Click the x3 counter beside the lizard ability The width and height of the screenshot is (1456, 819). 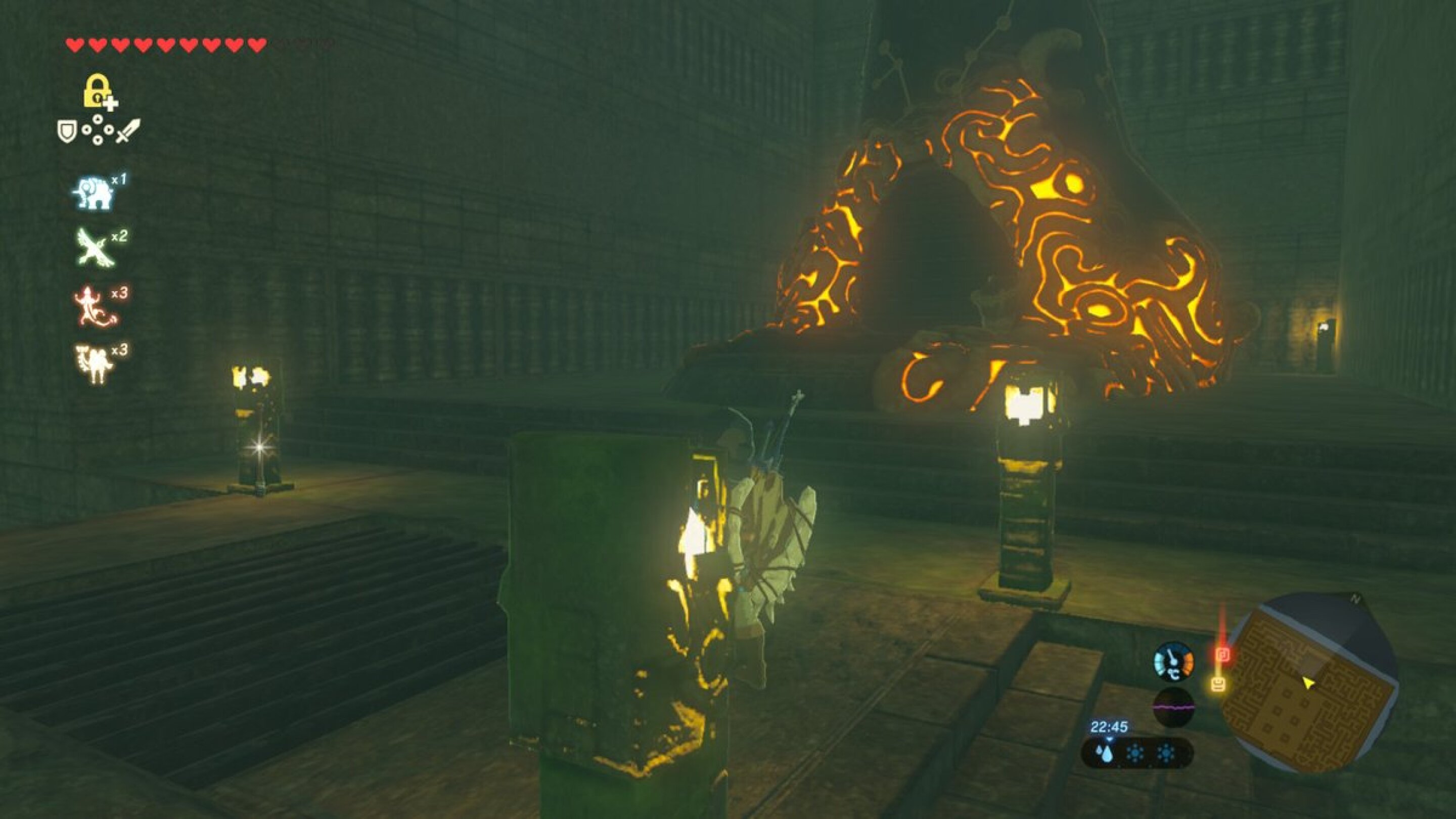click(x=120, y=294)
